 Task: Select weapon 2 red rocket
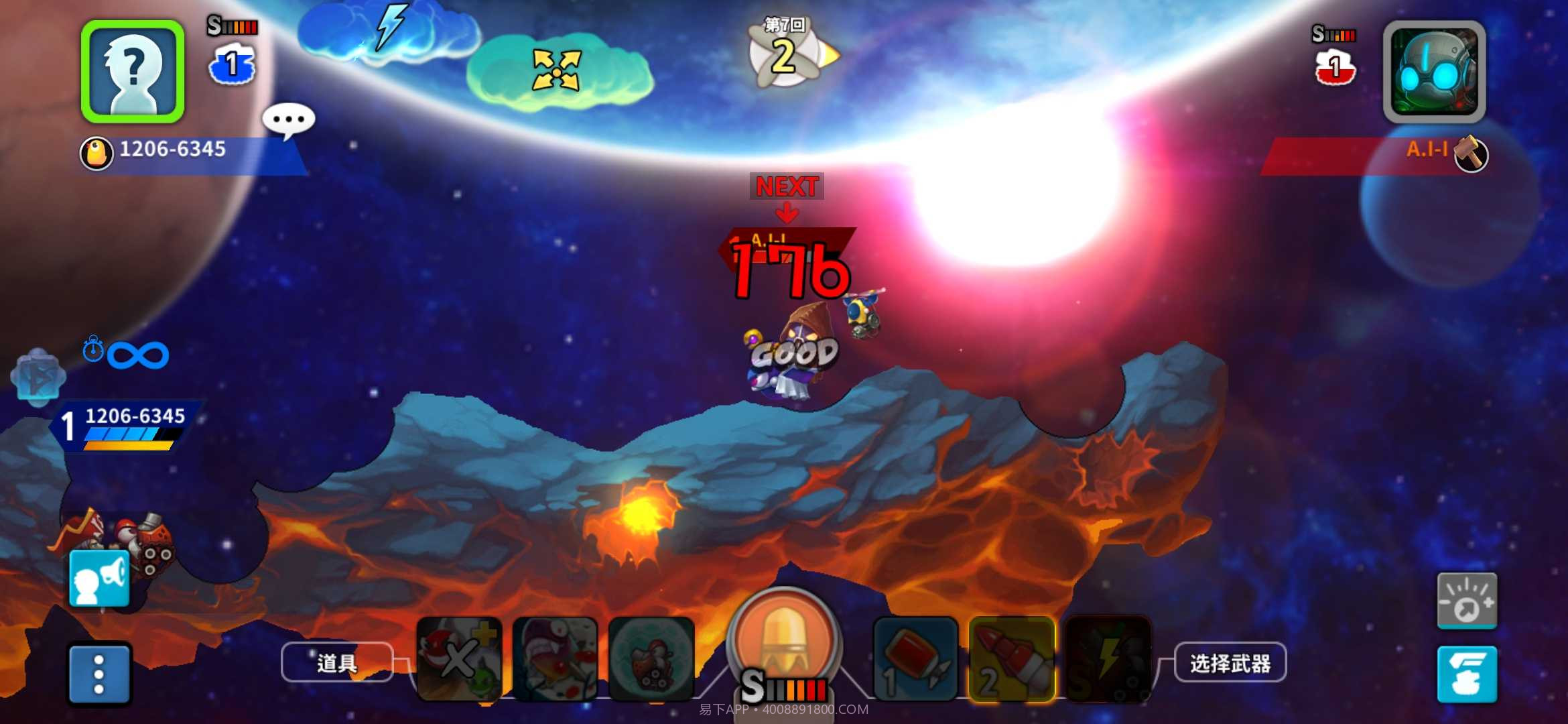1012,659
